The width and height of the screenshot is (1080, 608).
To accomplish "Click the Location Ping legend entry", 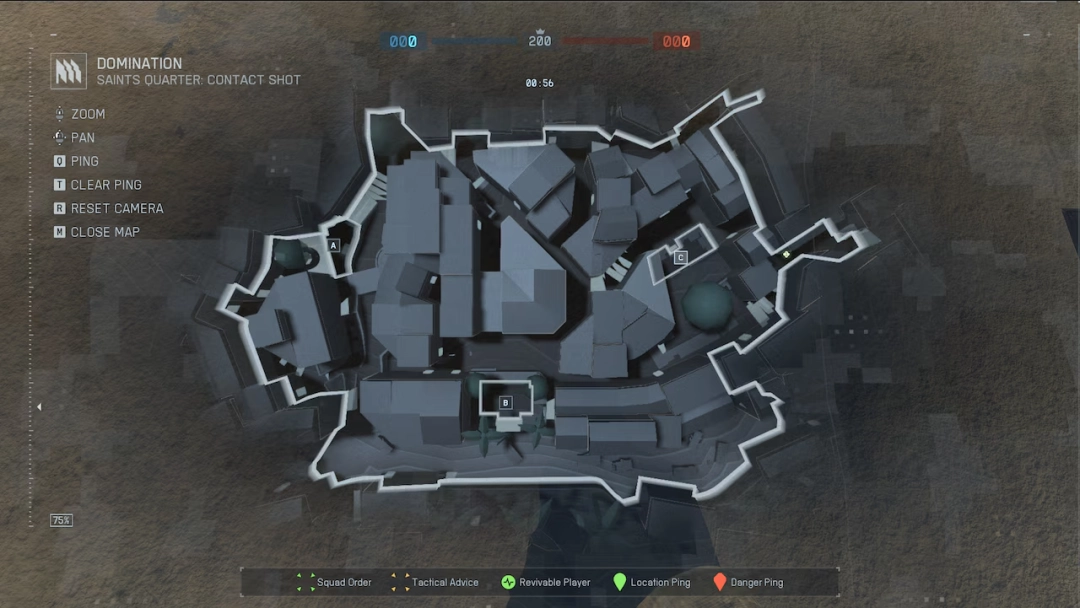I will click(651, 582).
